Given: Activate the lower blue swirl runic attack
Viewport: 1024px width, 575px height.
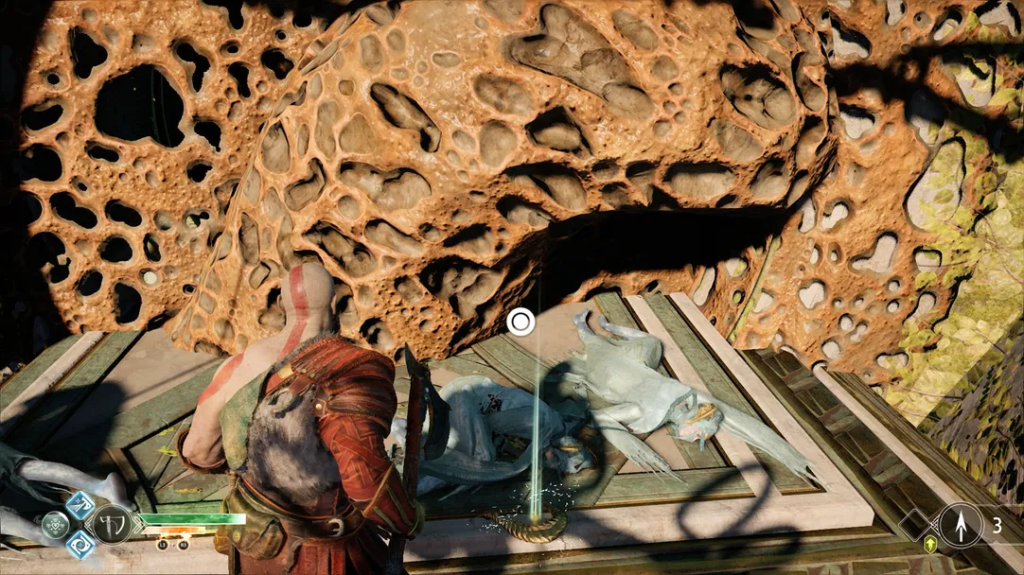Looking at the screenshot, I should click(79, 544).
